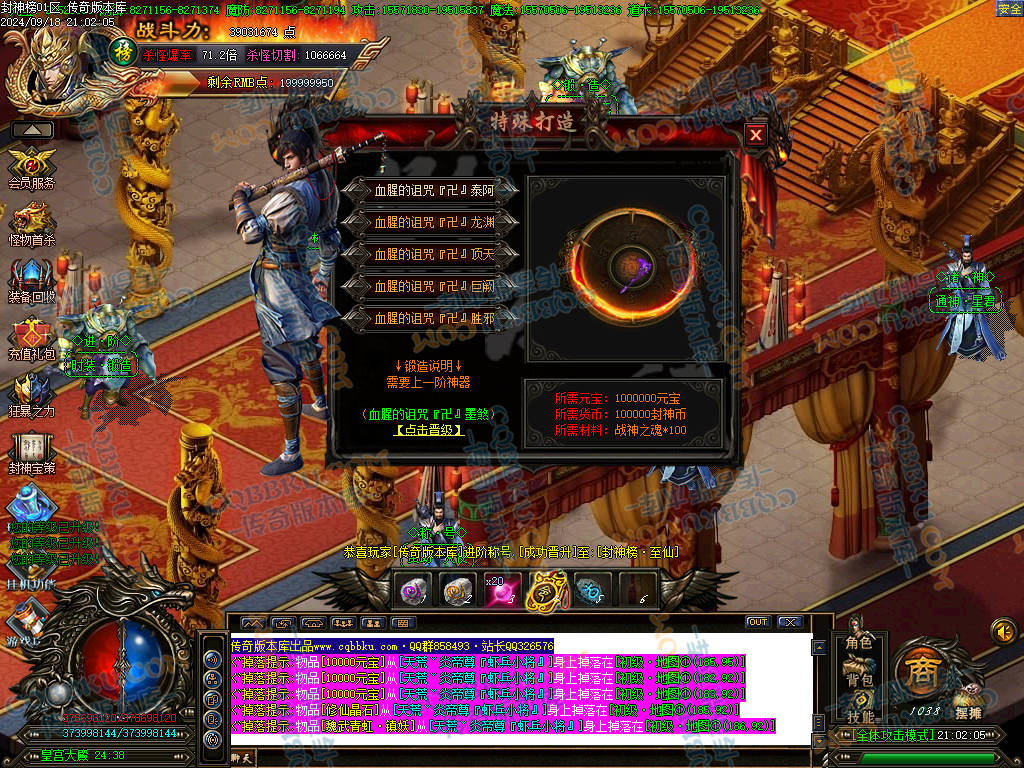The width and height of the screenshot is (1024, 768).
Task: Open the 充值礼包 recharge gift pack
Action: coord(31,338)
